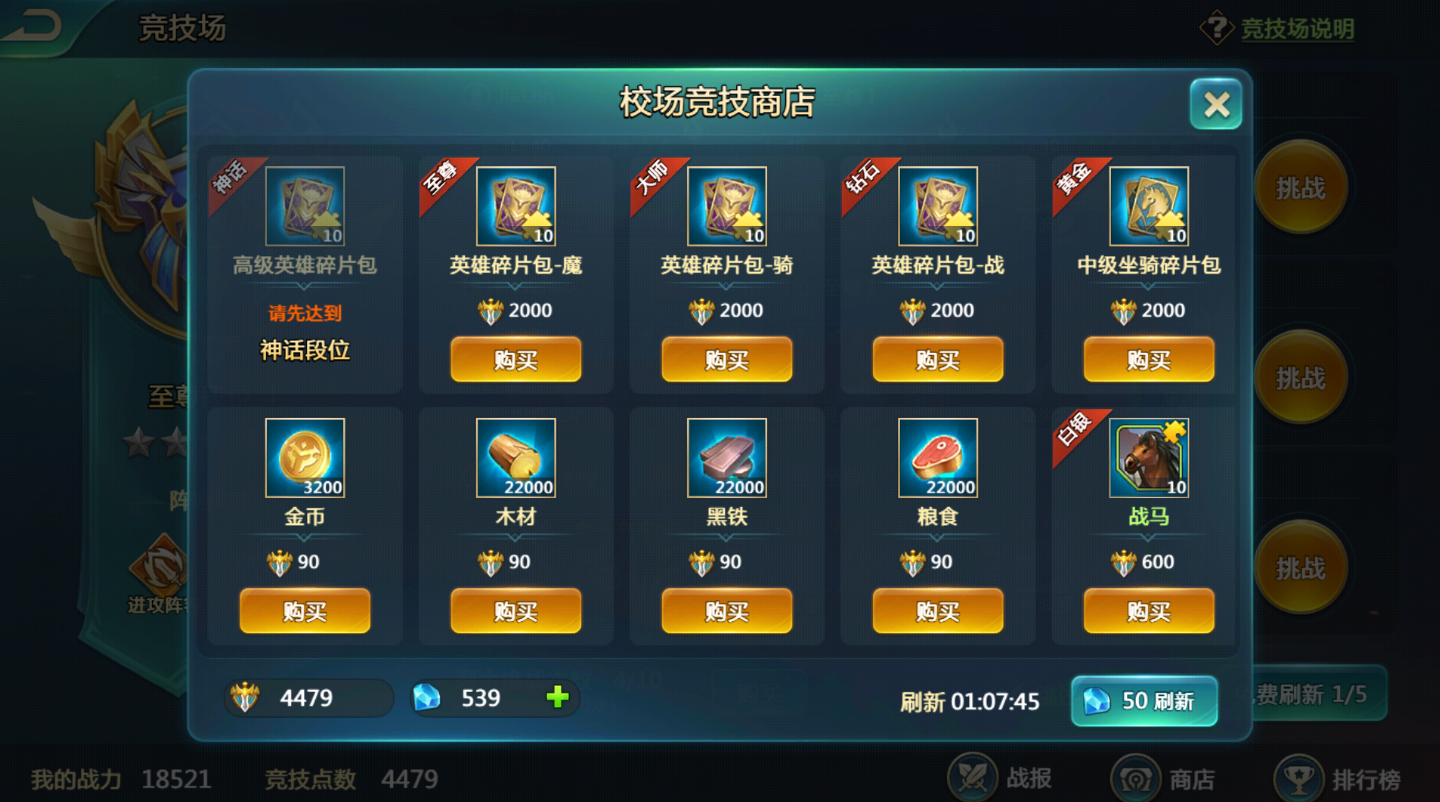Add diamonds with the green plus
The width and height of the screenshot is (1440, 802).
[558, 698]
